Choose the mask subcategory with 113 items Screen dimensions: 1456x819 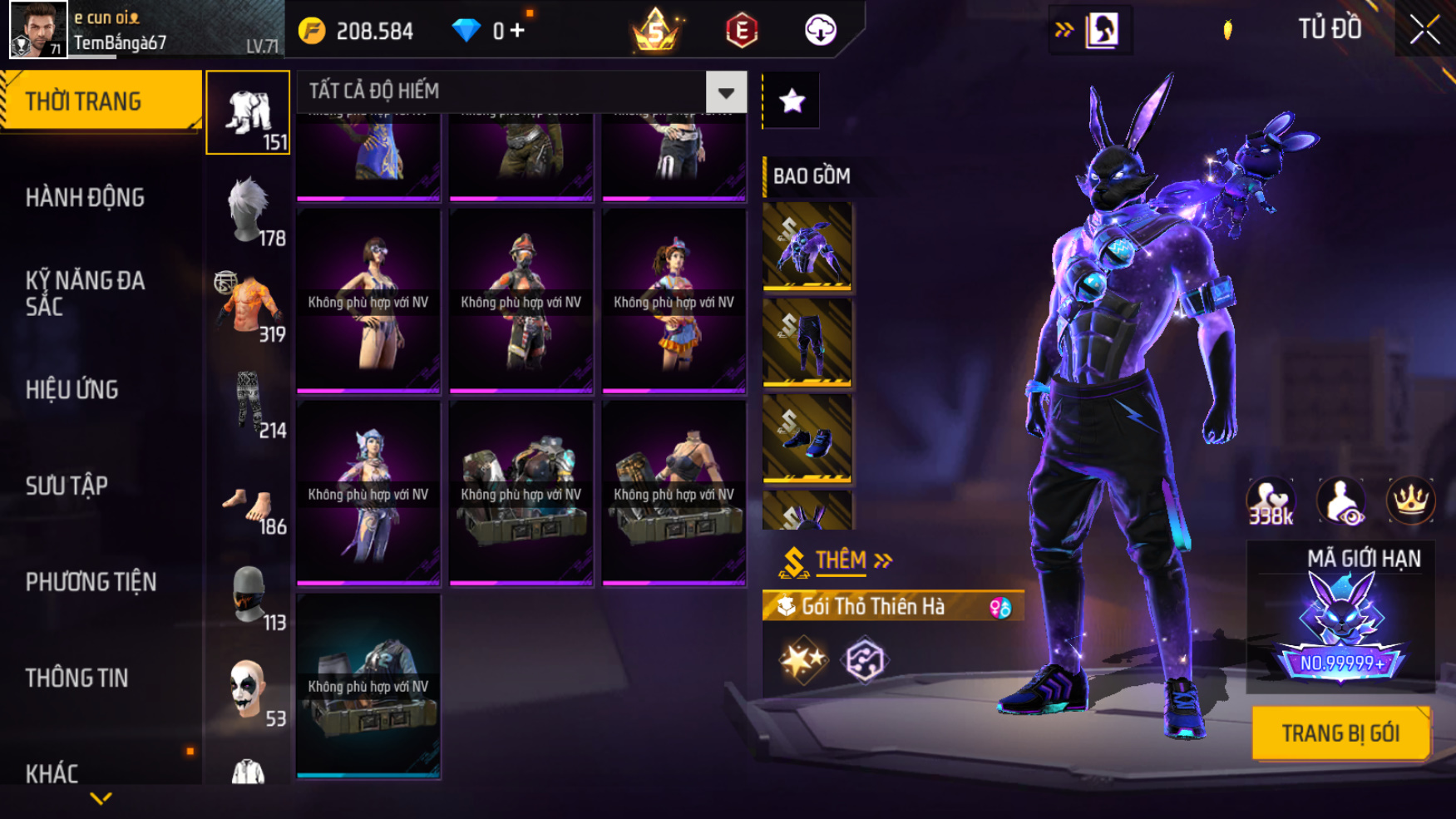pyautogui.click(x=249, y=595)
